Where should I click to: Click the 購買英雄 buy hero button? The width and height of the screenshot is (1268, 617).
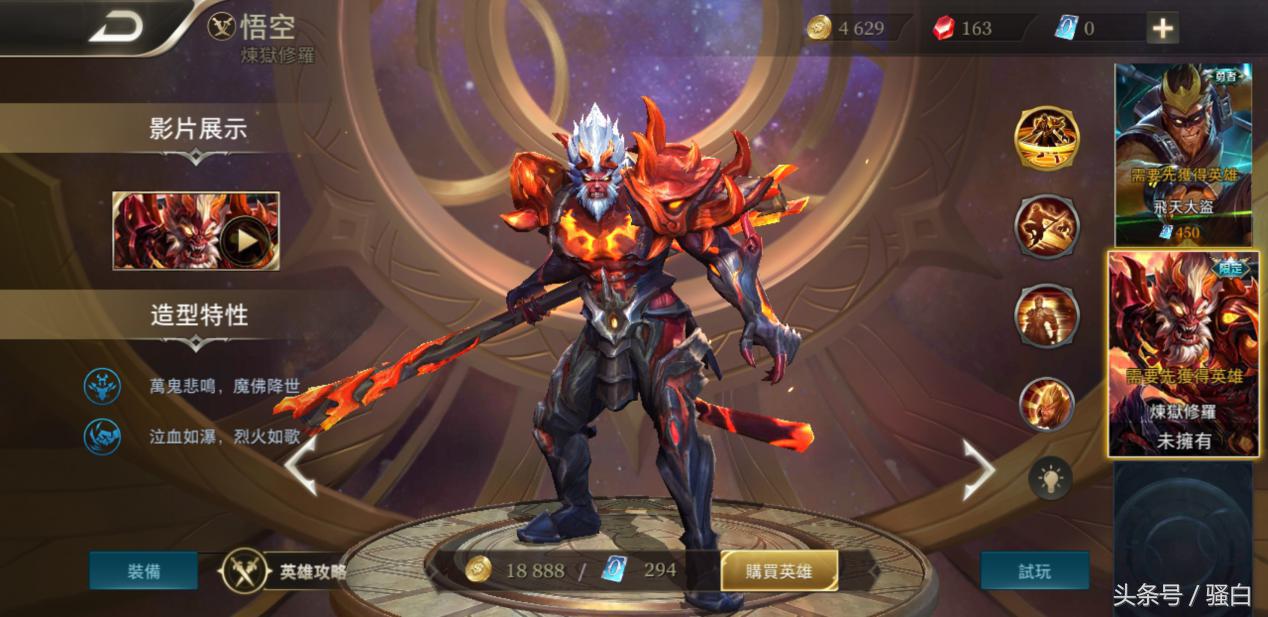tap(779, 571)
